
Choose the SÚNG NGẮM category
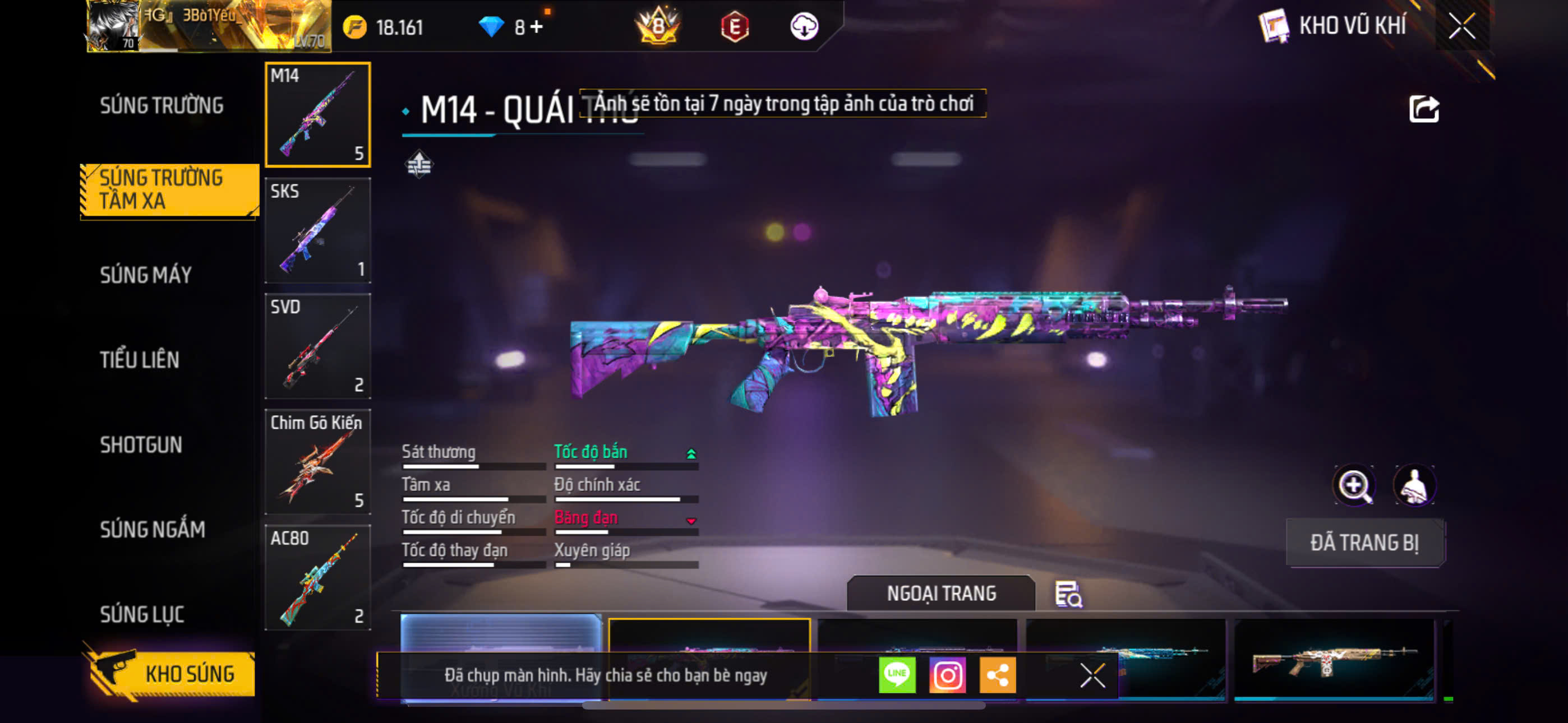coord(152,530)
